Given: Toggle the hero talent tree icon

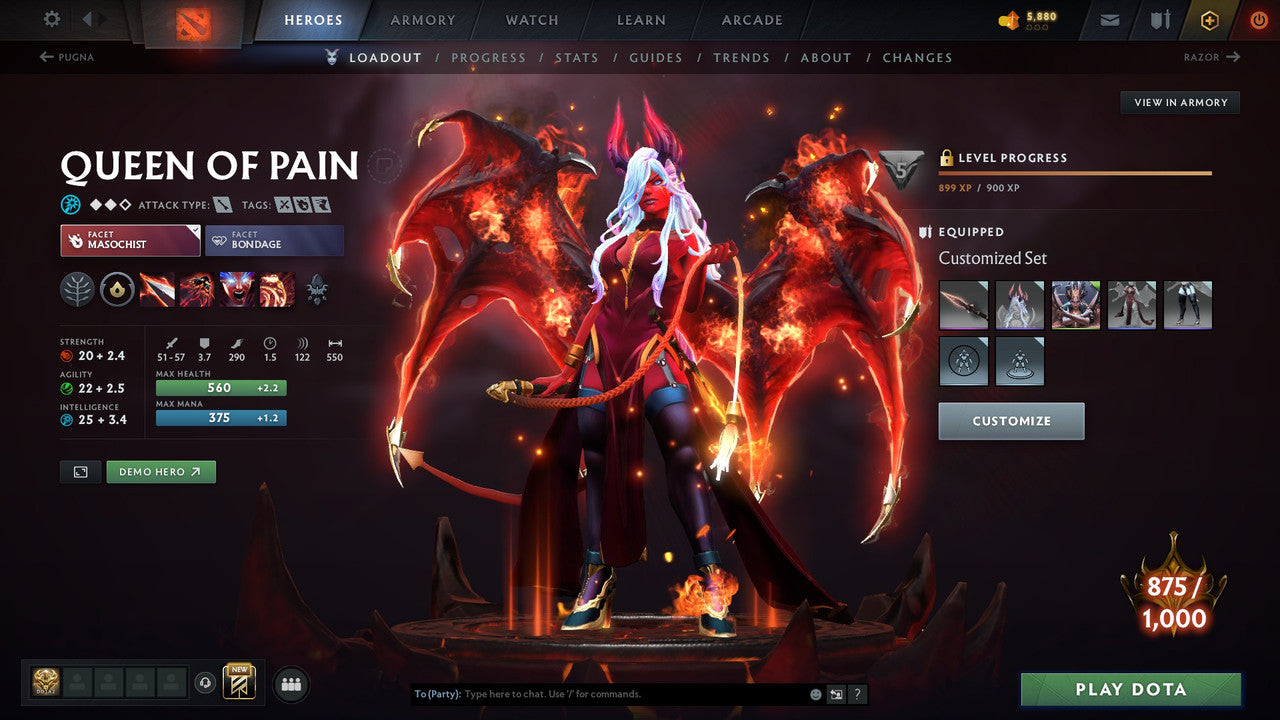Looking at the screenshot, I should coord(75,289).
